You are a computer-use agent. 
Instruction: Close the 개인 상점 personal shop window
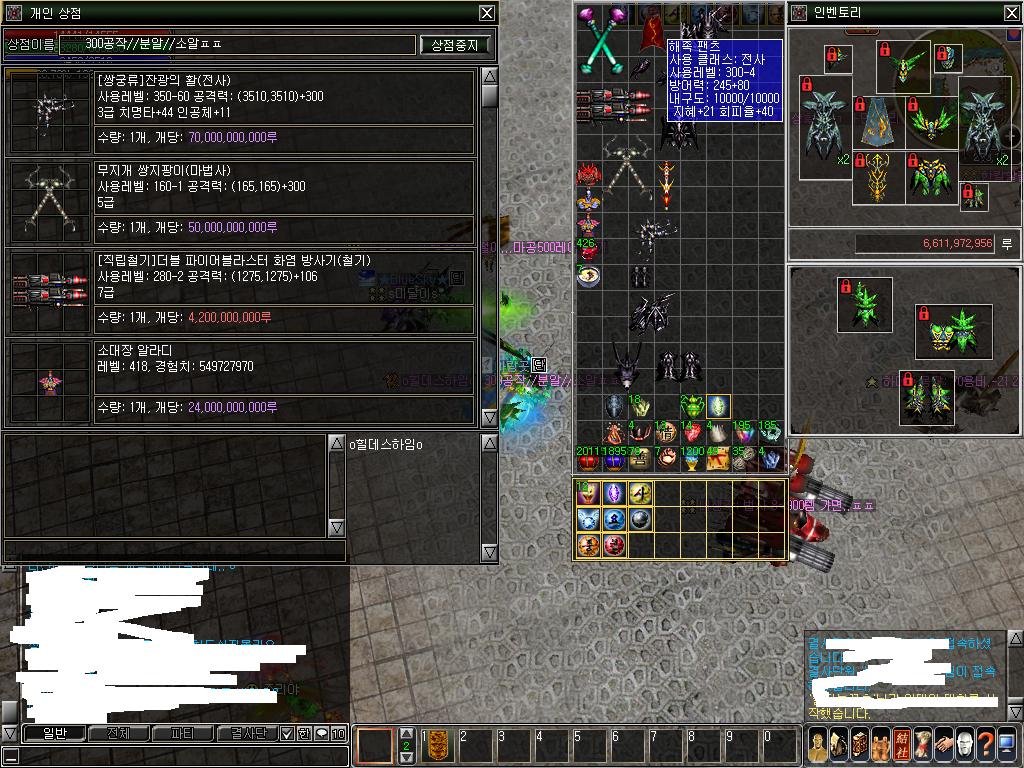coord(486,13)
